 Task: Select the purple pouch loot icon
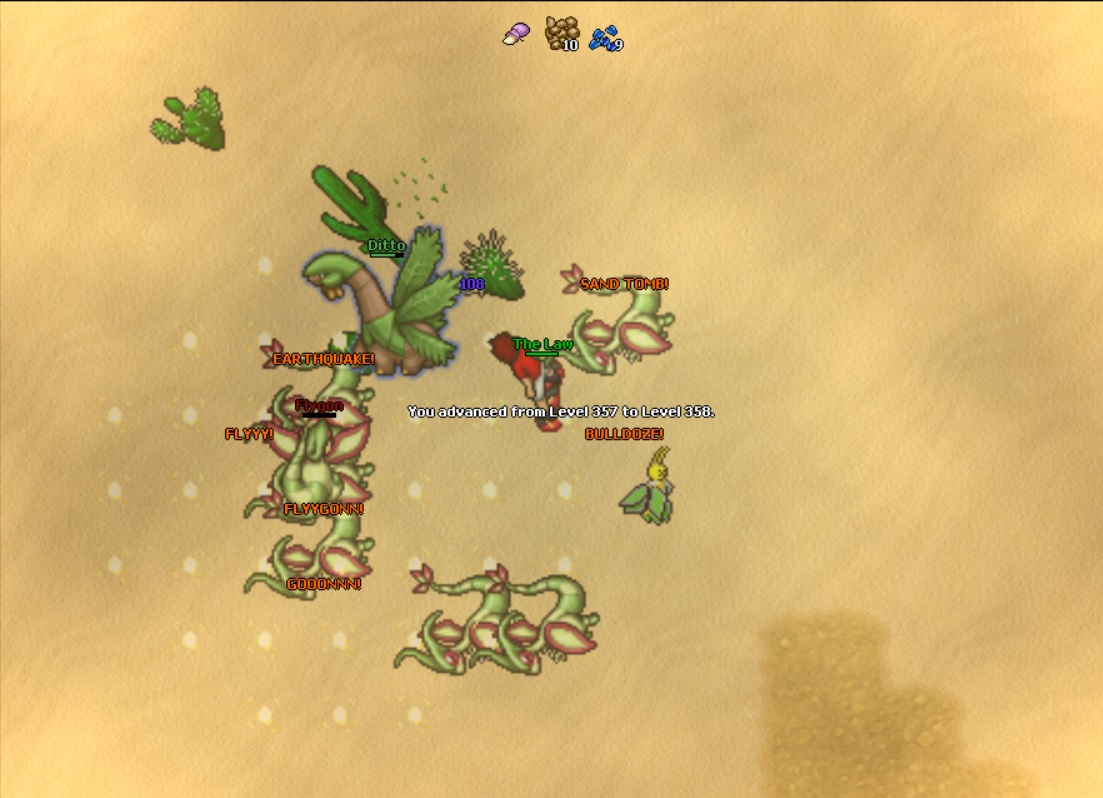click(x=517, y=34)
